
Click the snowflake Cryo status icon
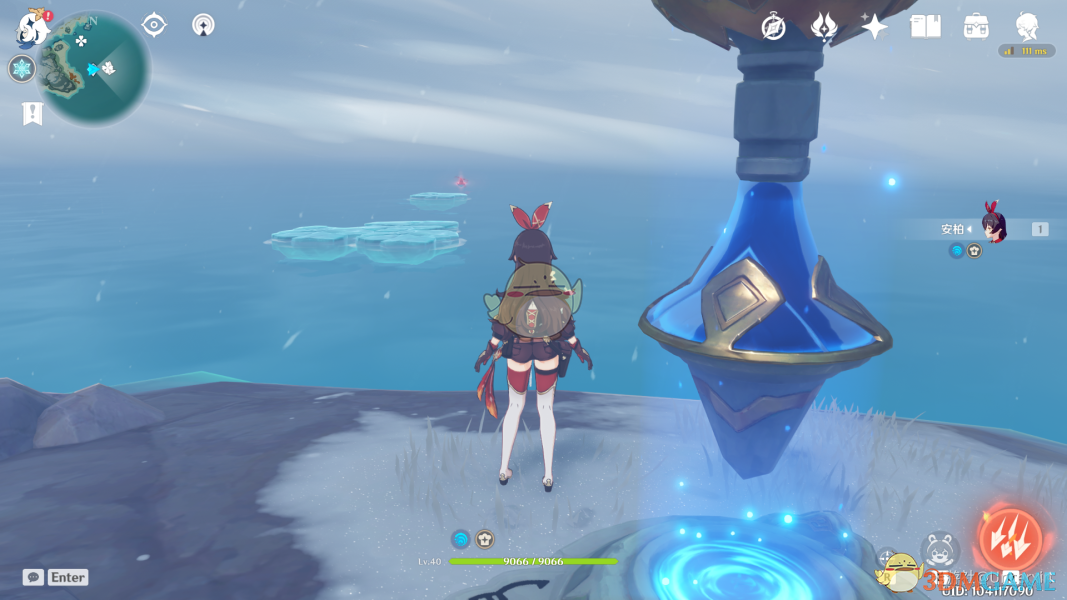coord(22,69)
